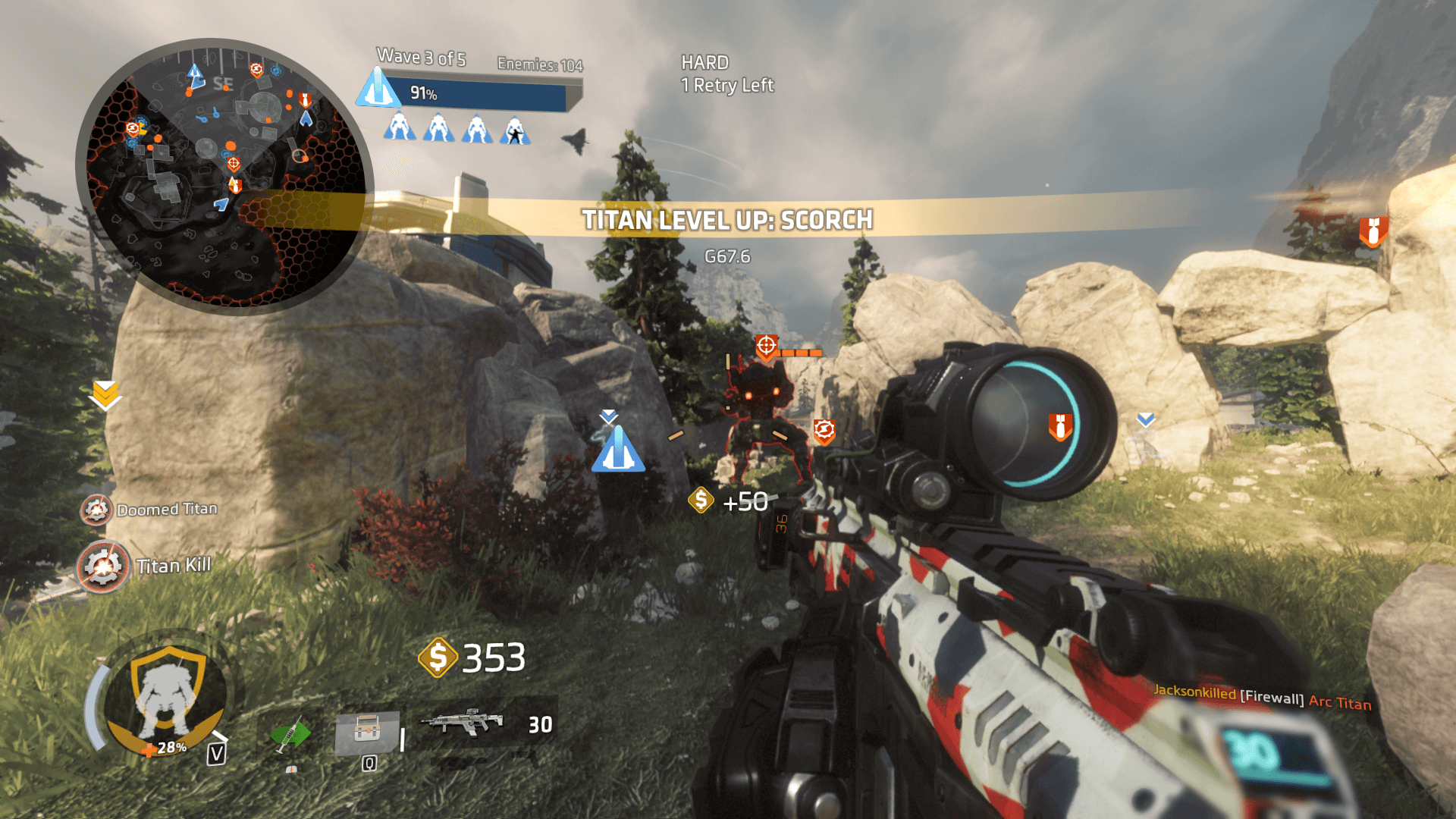Click the orange crosshair marker above the enemy titan
Screen dimensions: 1456x819
[767, 347]
